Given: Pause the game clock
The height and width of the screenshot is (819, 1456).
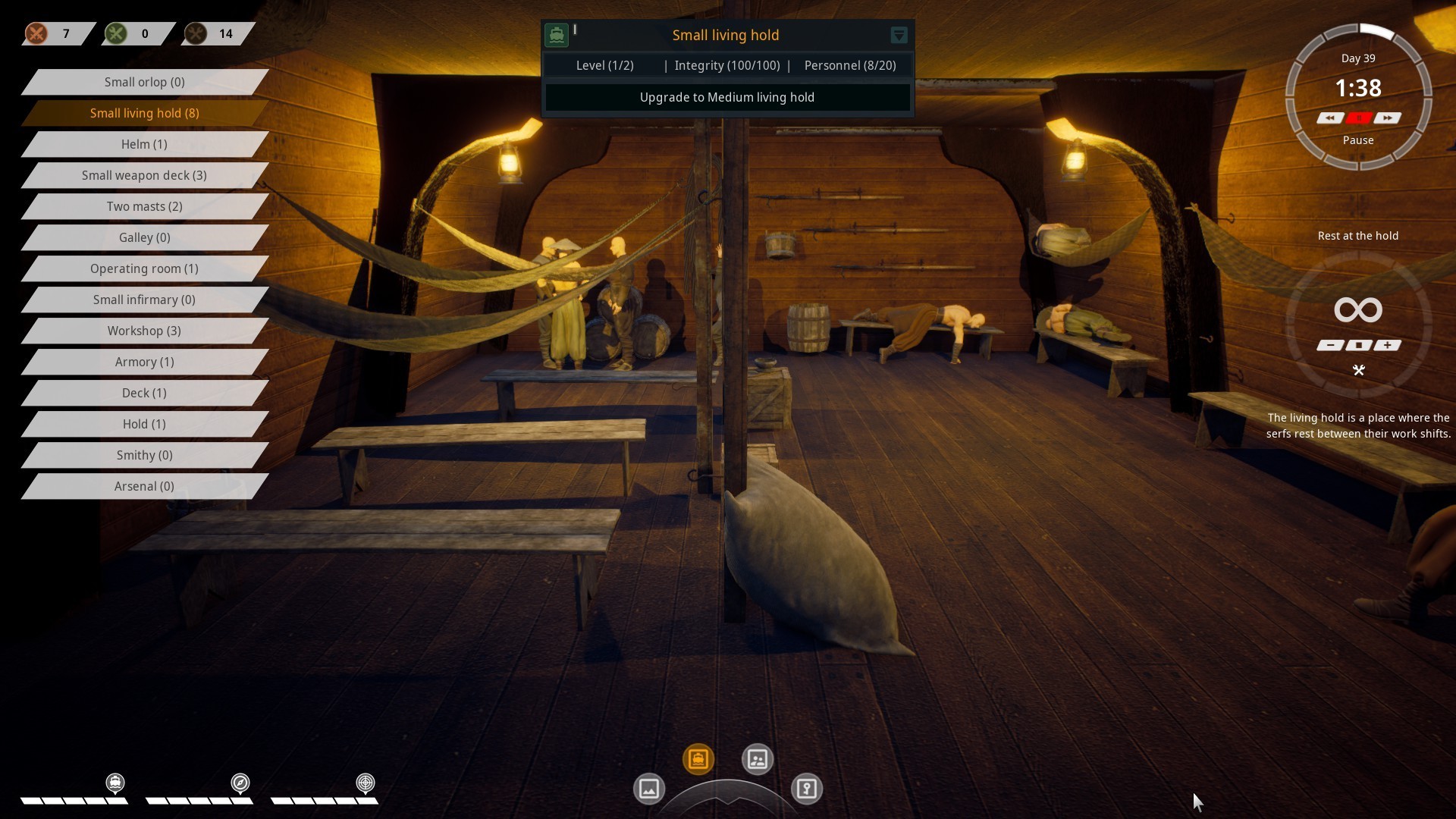Looking at the screenshot, I should (x=1358, y=118).
